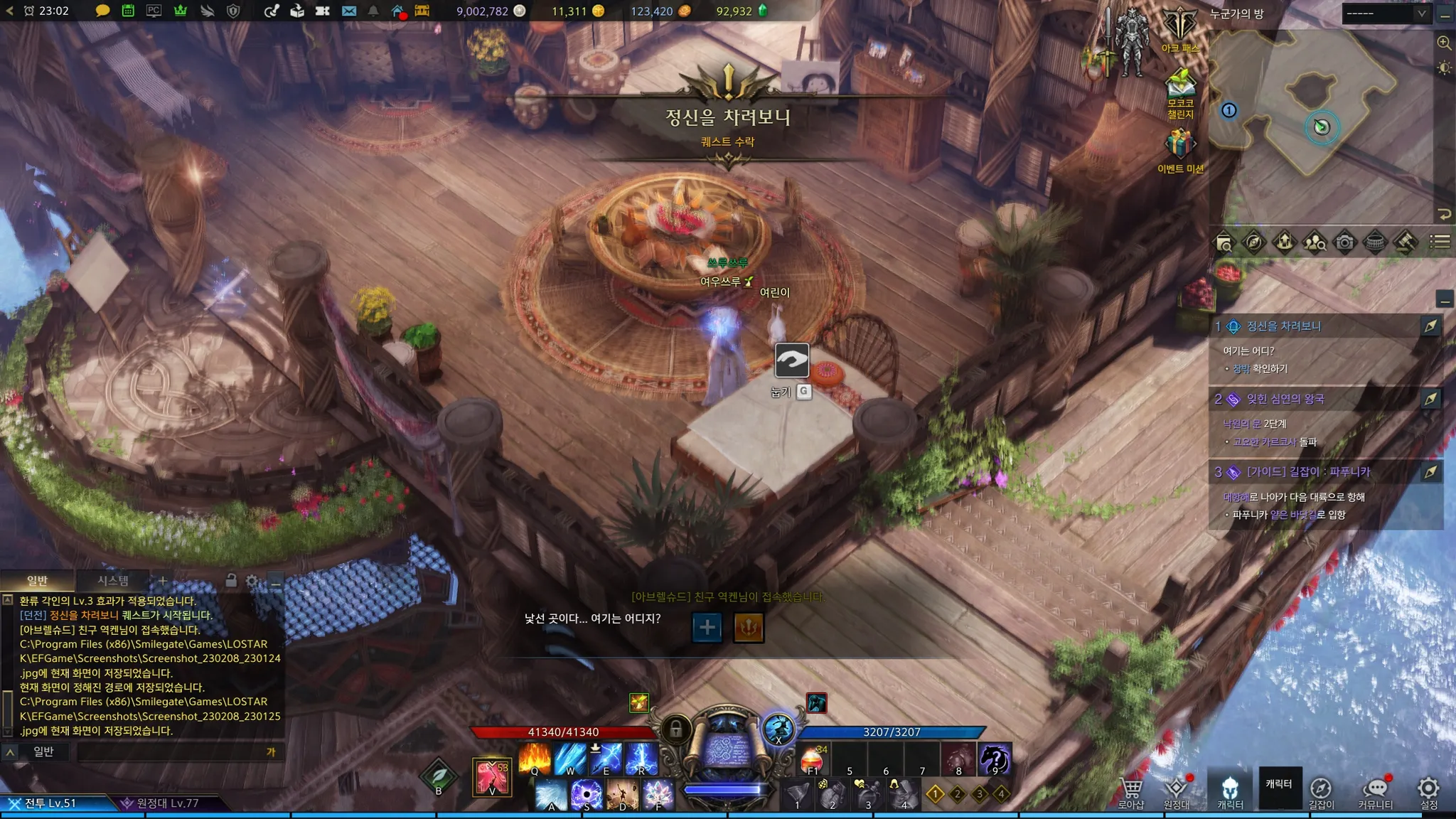Screen dimensions: 1456x819
Task: Click the camera screenshot icon under minimap
Action: [x=1344, y=242]
